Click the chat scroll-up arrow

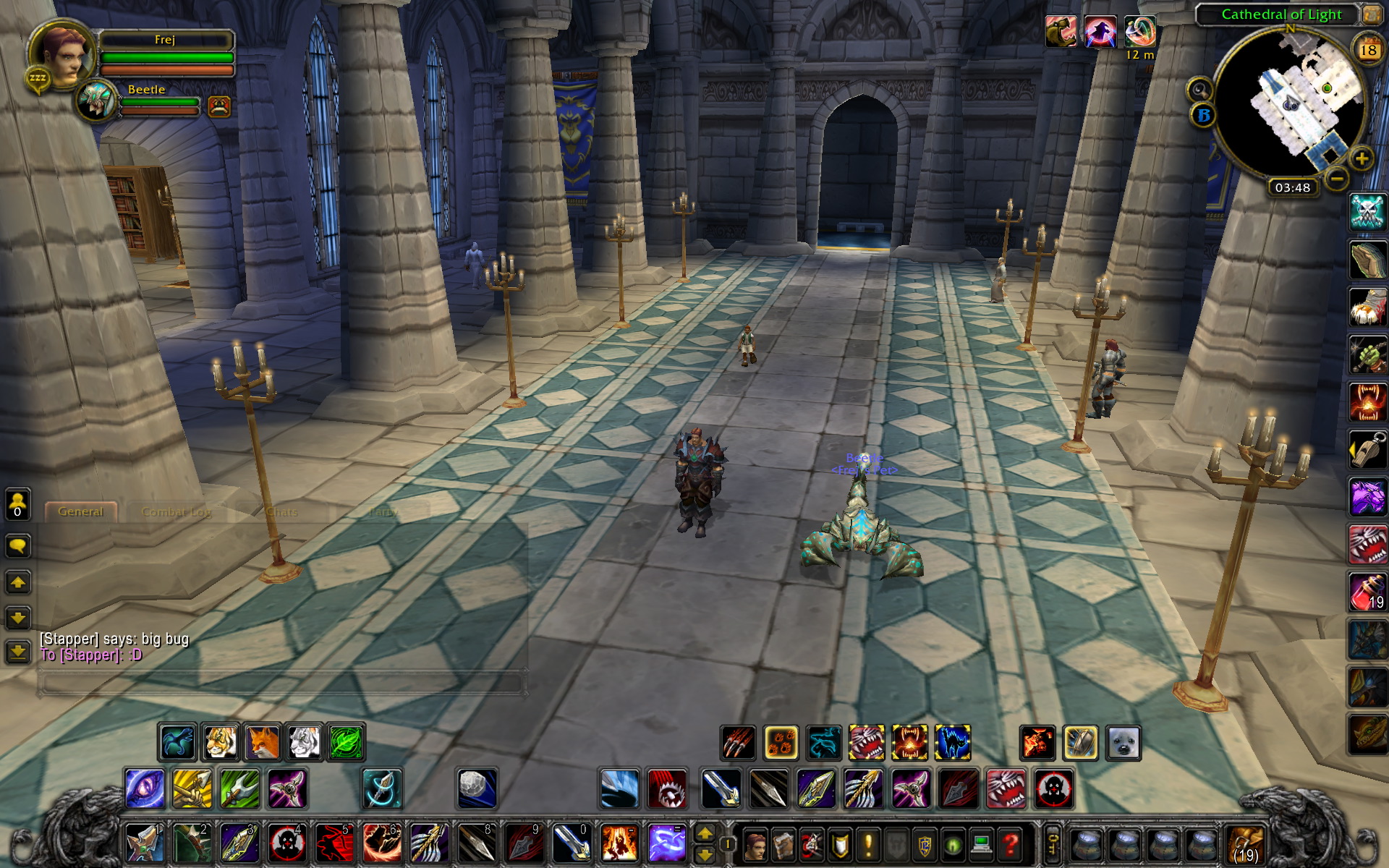tap(18, 581)
